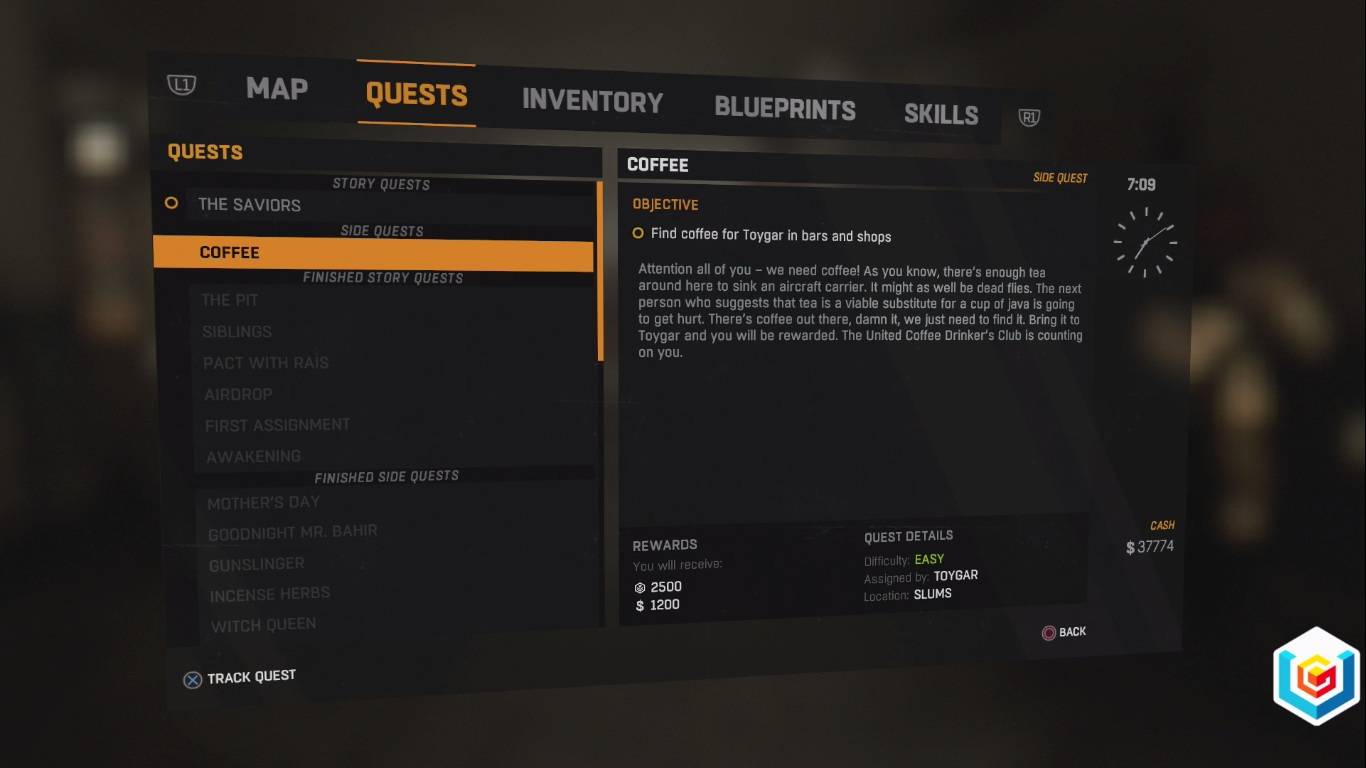Image resolution: width=1366 pixels, height=768 pixels.
Task: Open Goodnight Mr. Bahir quest entry
Action: pos(292,532)
